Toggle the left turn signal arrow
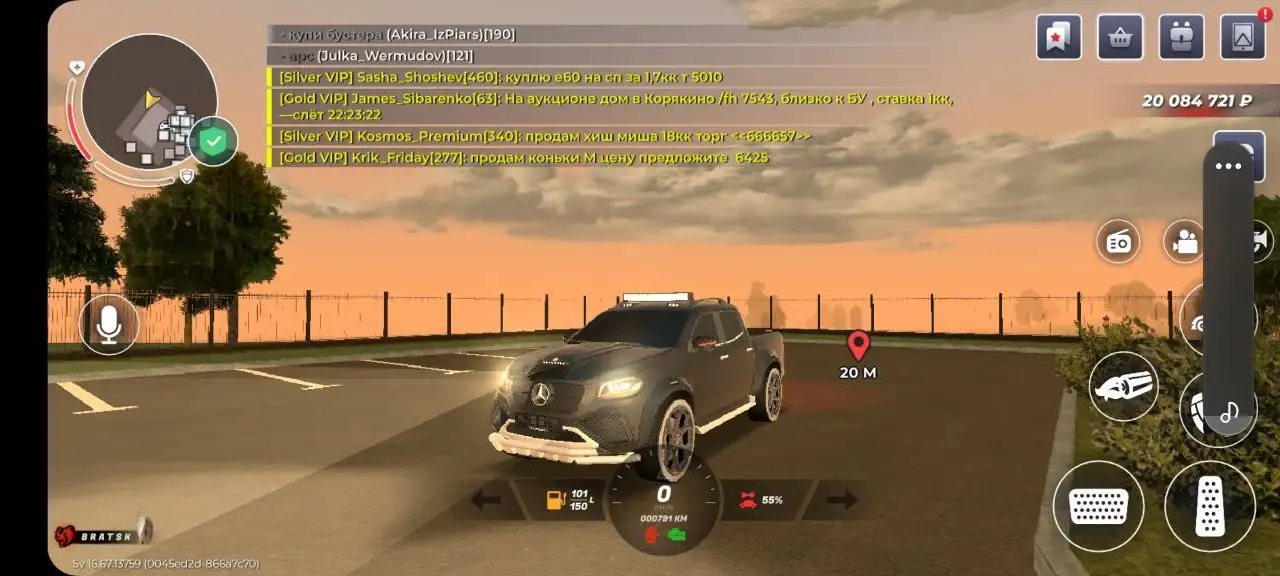The width and height of the screenshot is (1280, 576). click(486, 499)
